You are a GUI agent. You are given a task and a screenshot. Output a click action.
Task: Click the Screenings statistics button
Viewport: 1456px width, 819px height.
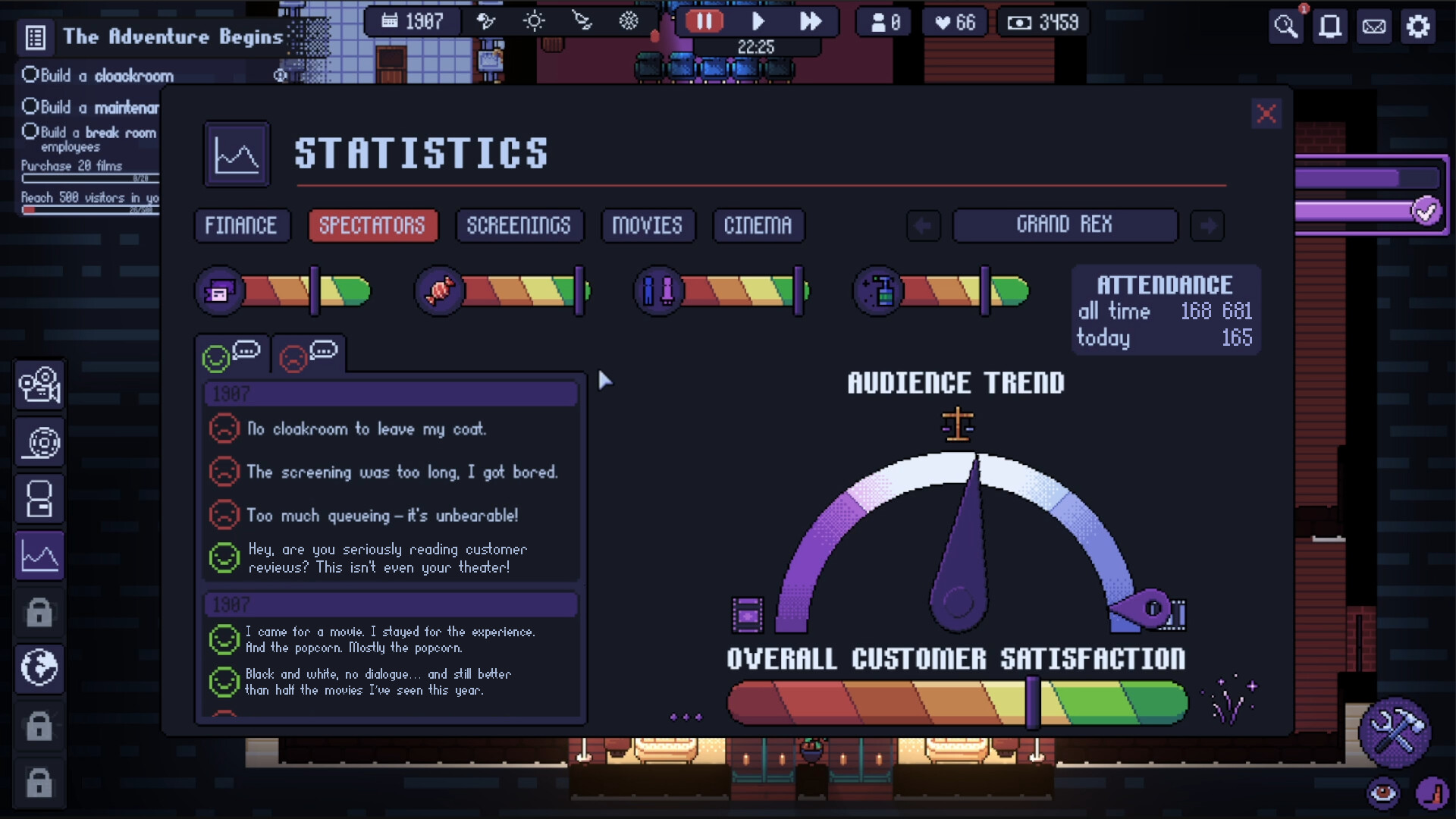pos(519,224)
